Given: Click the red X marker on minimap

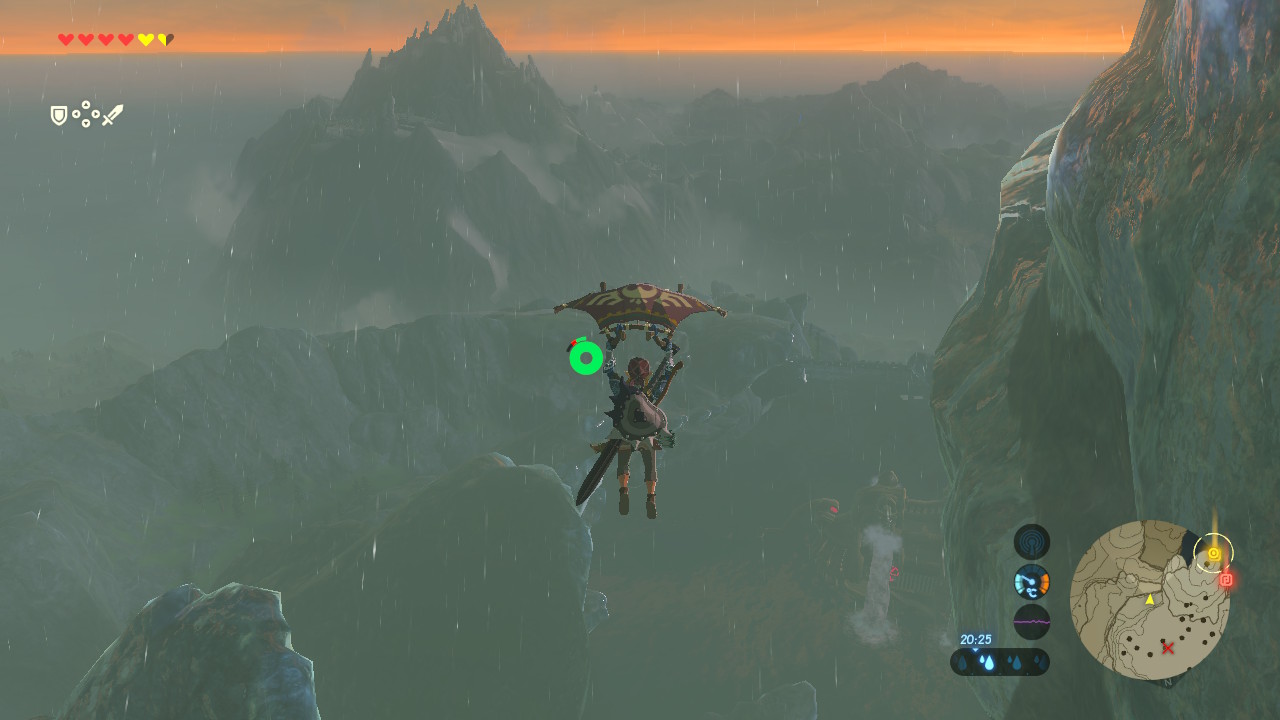Looking at the screenshot, I should [1168, 648].
